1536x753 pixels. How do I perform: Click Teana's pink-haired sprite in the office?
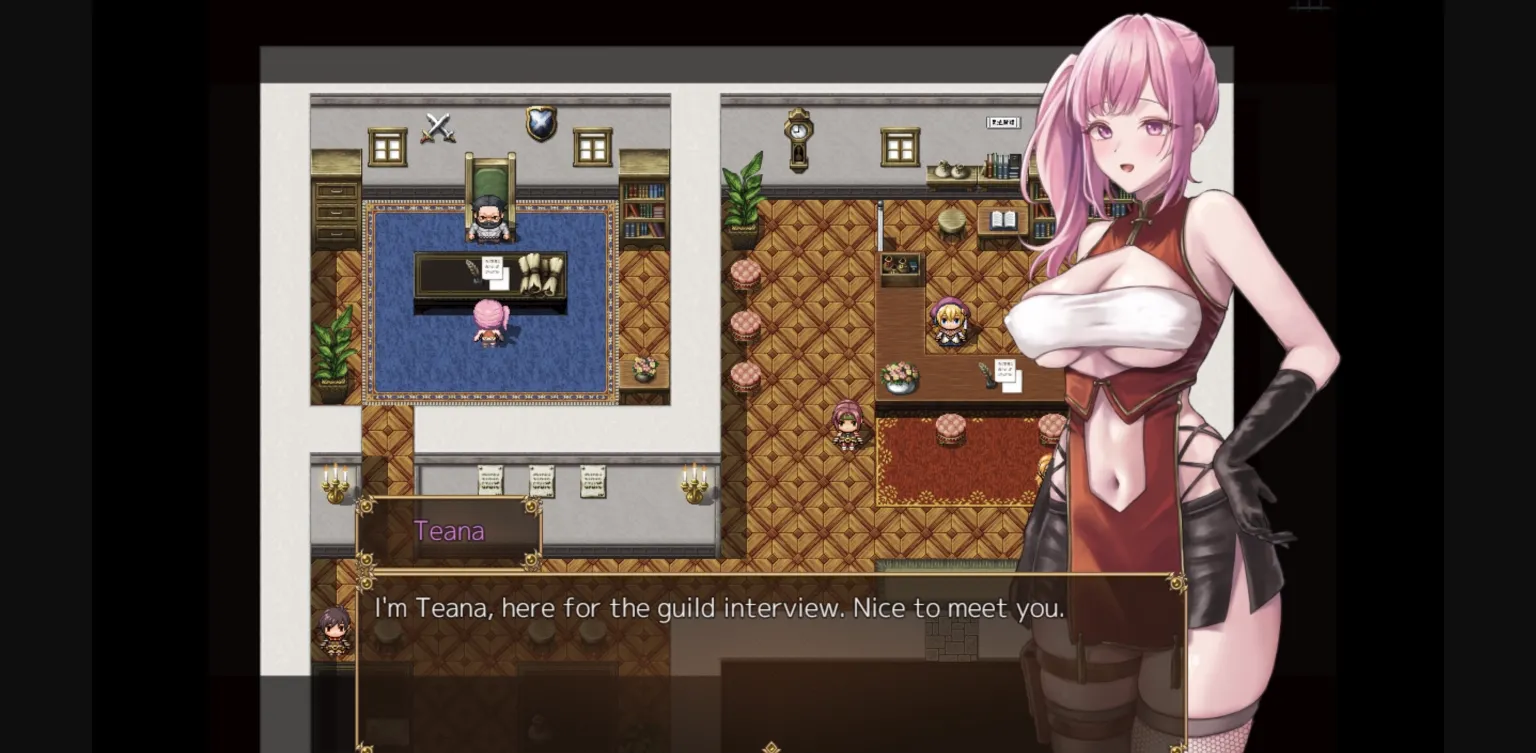487,323
